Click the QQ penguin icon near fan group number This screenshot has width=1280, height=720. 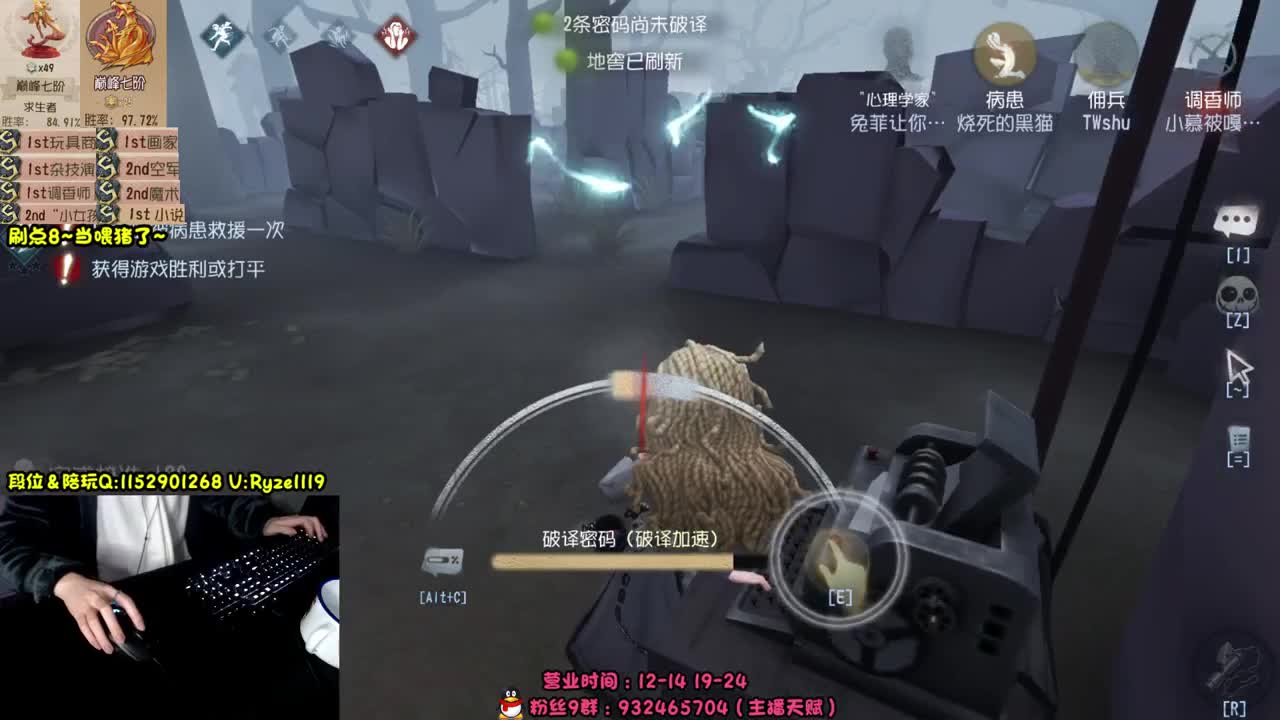point(510,703)
